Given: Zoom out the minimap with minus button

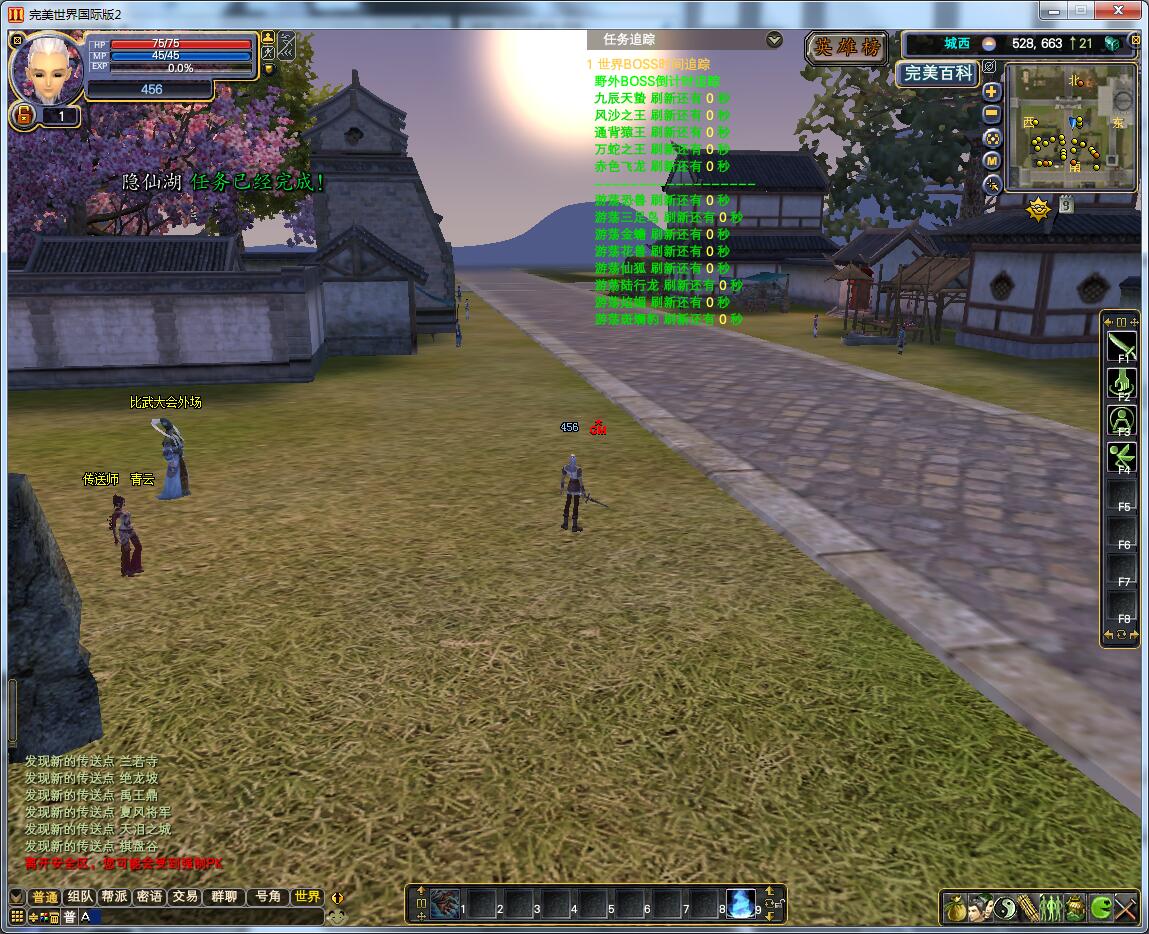Looking at the screenshot, I should 992,114.
